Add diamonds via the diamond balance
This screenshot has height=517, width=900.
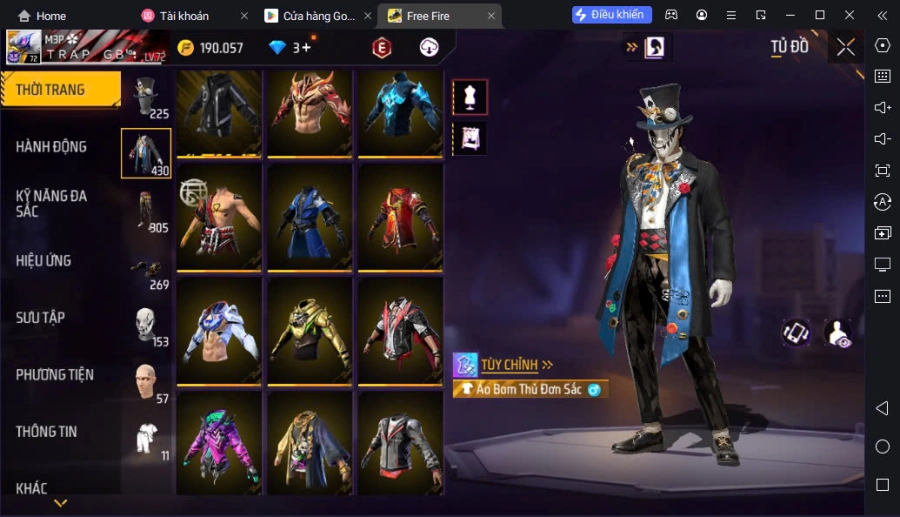tap(303, 47)
